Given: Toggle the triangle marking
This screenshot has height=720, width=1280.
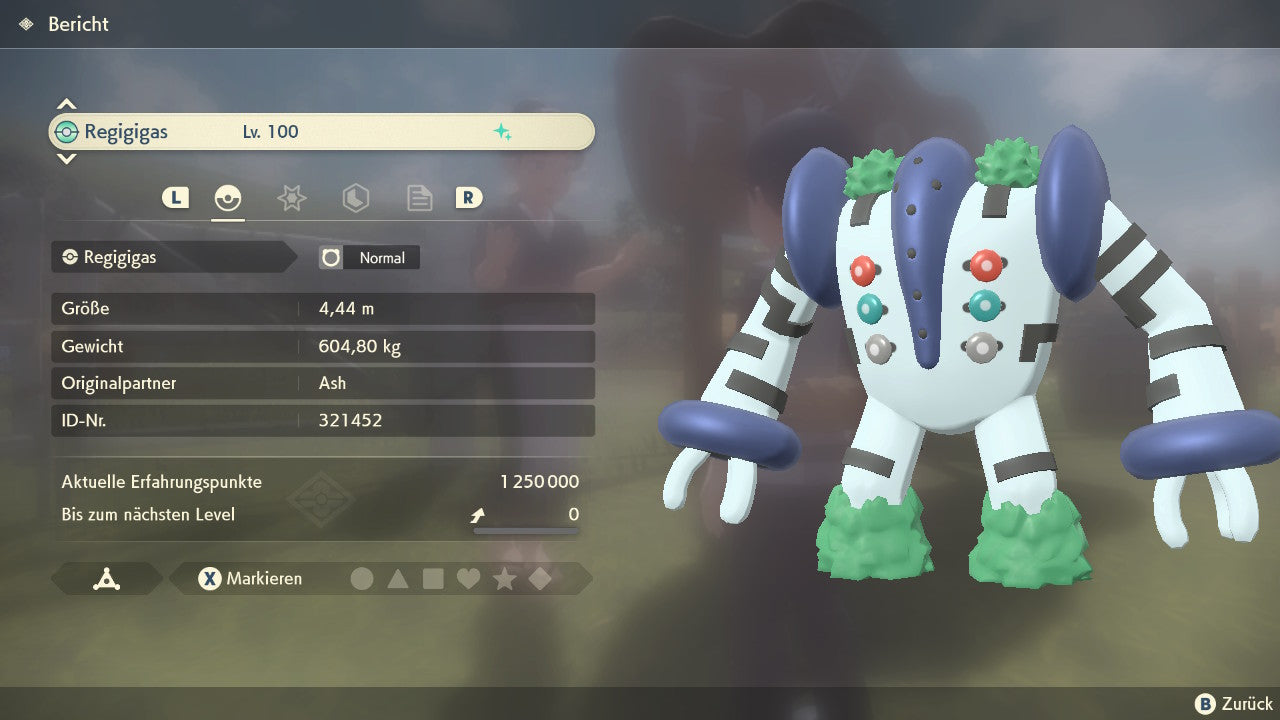Looking at the screenshot, I should (398, 579).
